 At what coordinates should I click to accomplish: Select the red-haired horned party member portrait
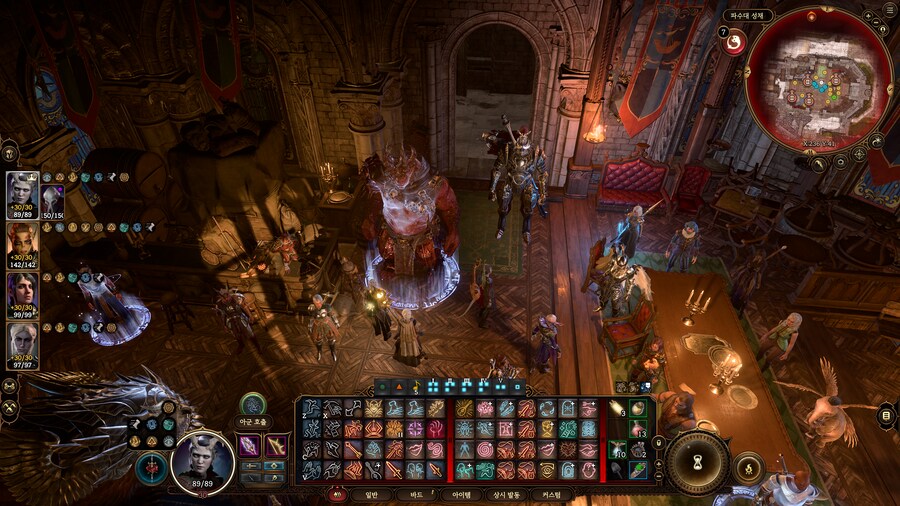click(x=22, y=240)
